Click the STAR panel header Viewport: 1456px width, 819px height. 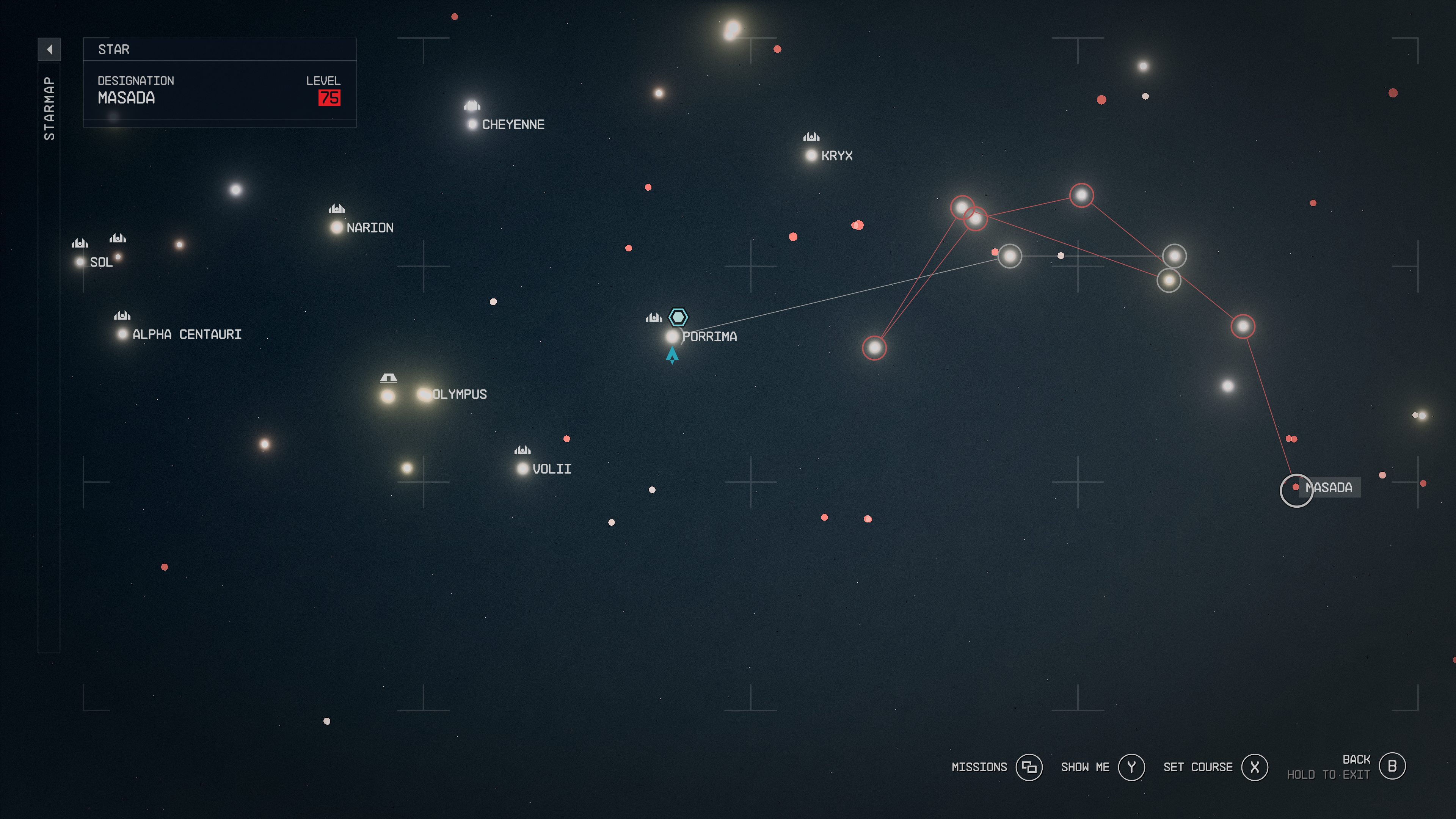click(113, 50)
